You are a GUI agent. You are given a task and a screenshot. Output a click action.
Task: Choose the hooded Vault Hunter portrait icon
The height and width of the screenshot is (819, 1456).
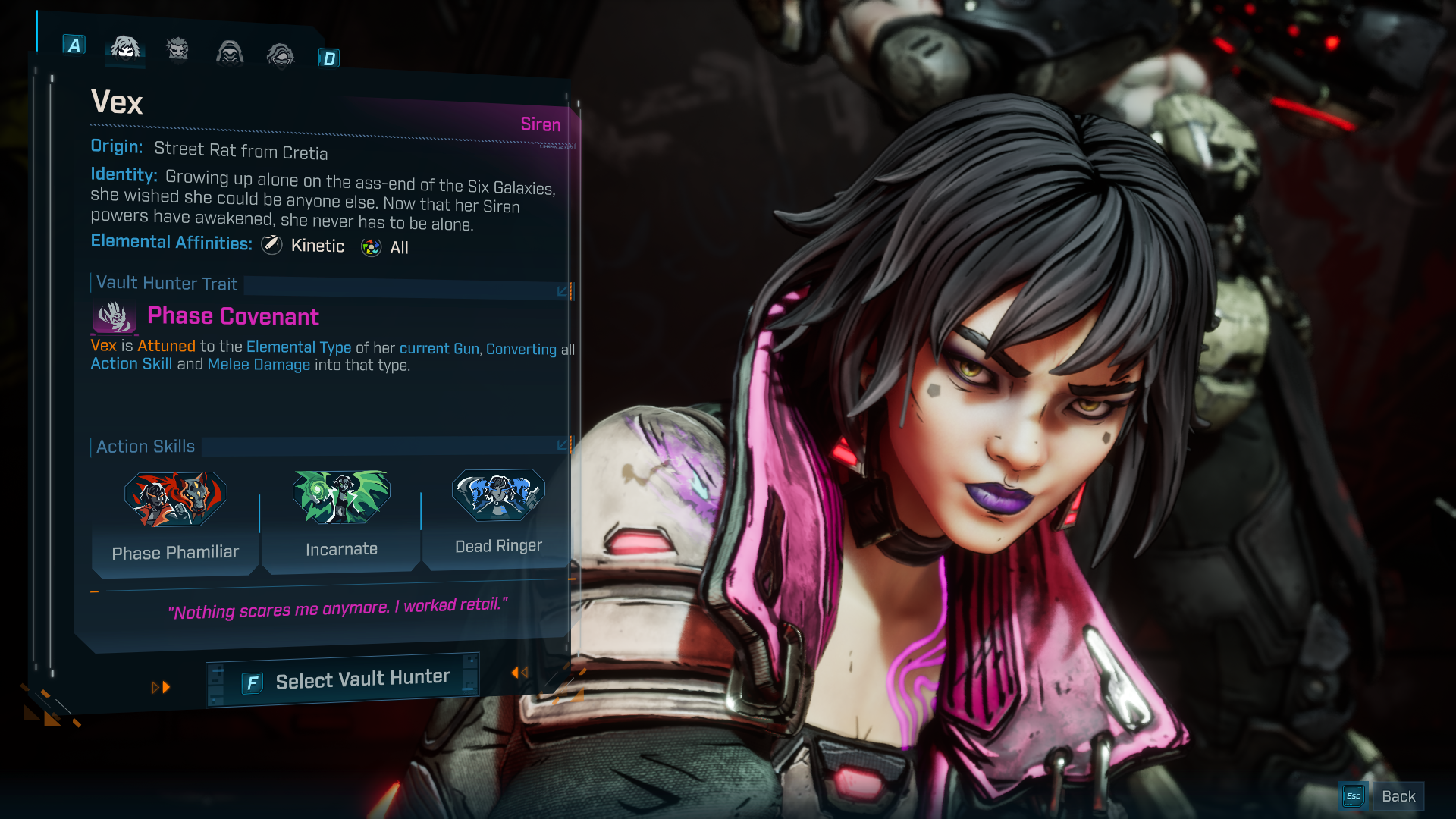(x=228, y=53)
